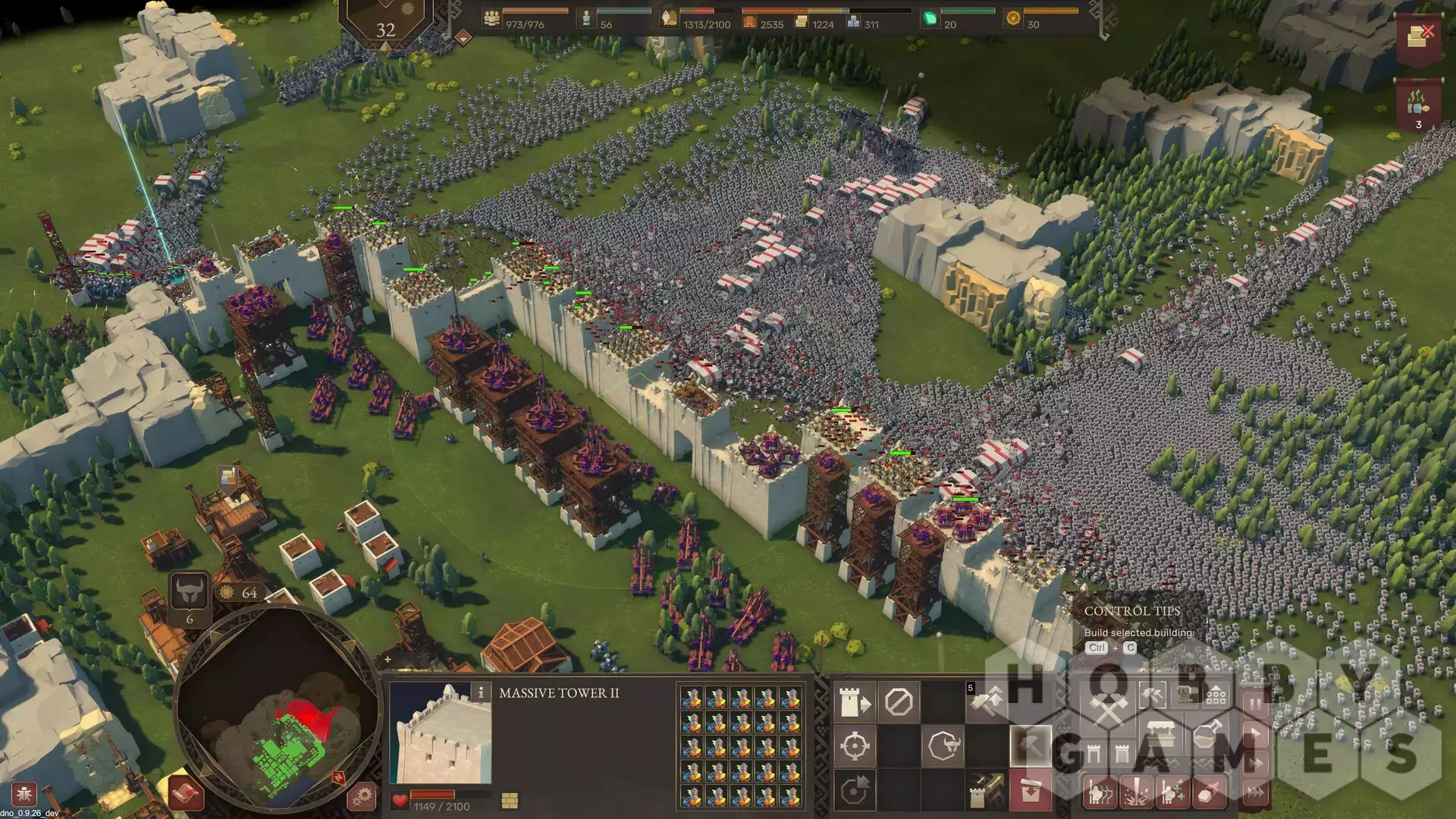
Task: Click the red demolish building button
Action: 1031,791
